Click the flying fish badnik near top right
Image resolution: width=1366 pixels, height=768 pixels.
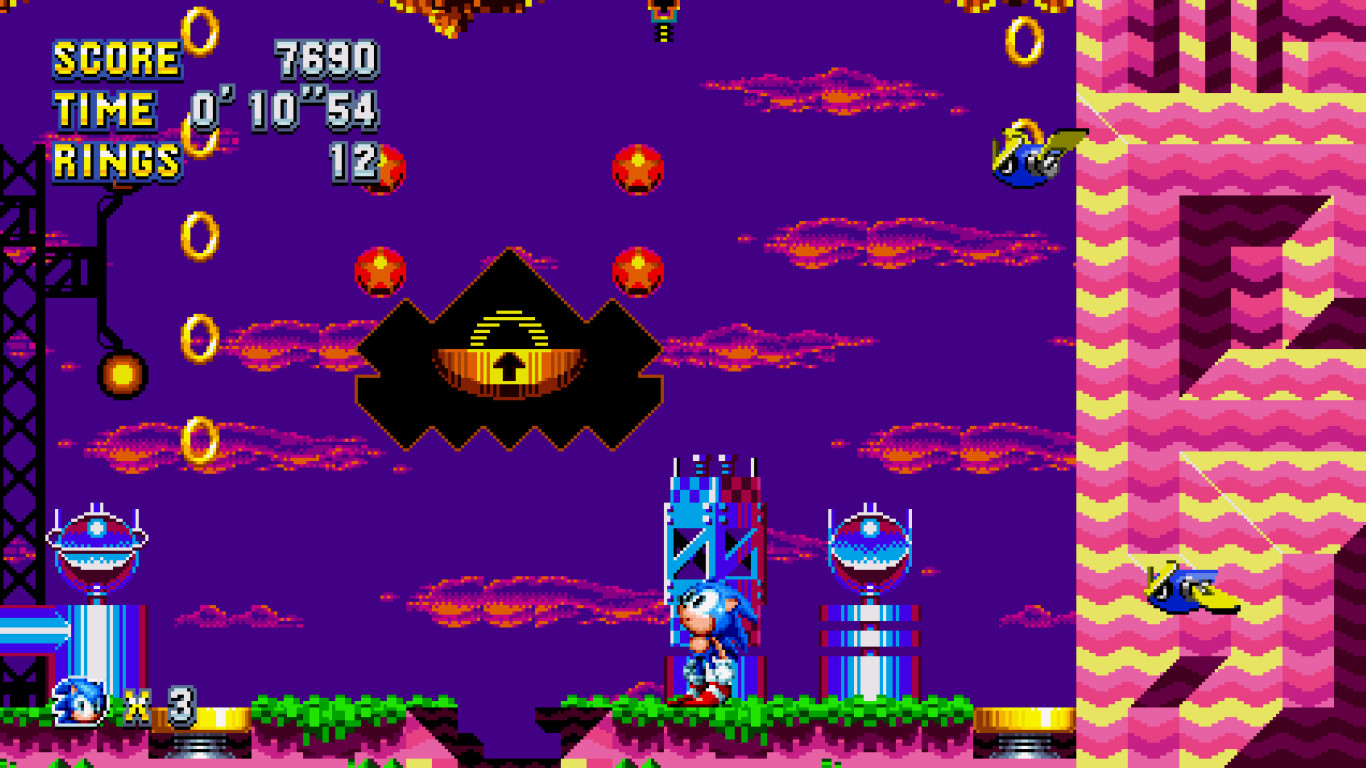point(1023,155)
